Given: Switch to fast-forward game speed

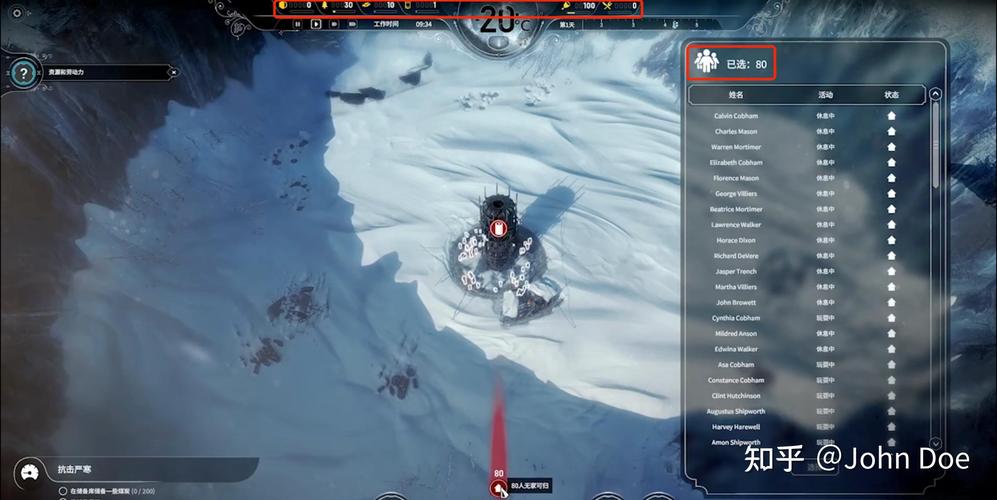Looking at the screenshot, I should pyautogui.click(x=334, y=24).
